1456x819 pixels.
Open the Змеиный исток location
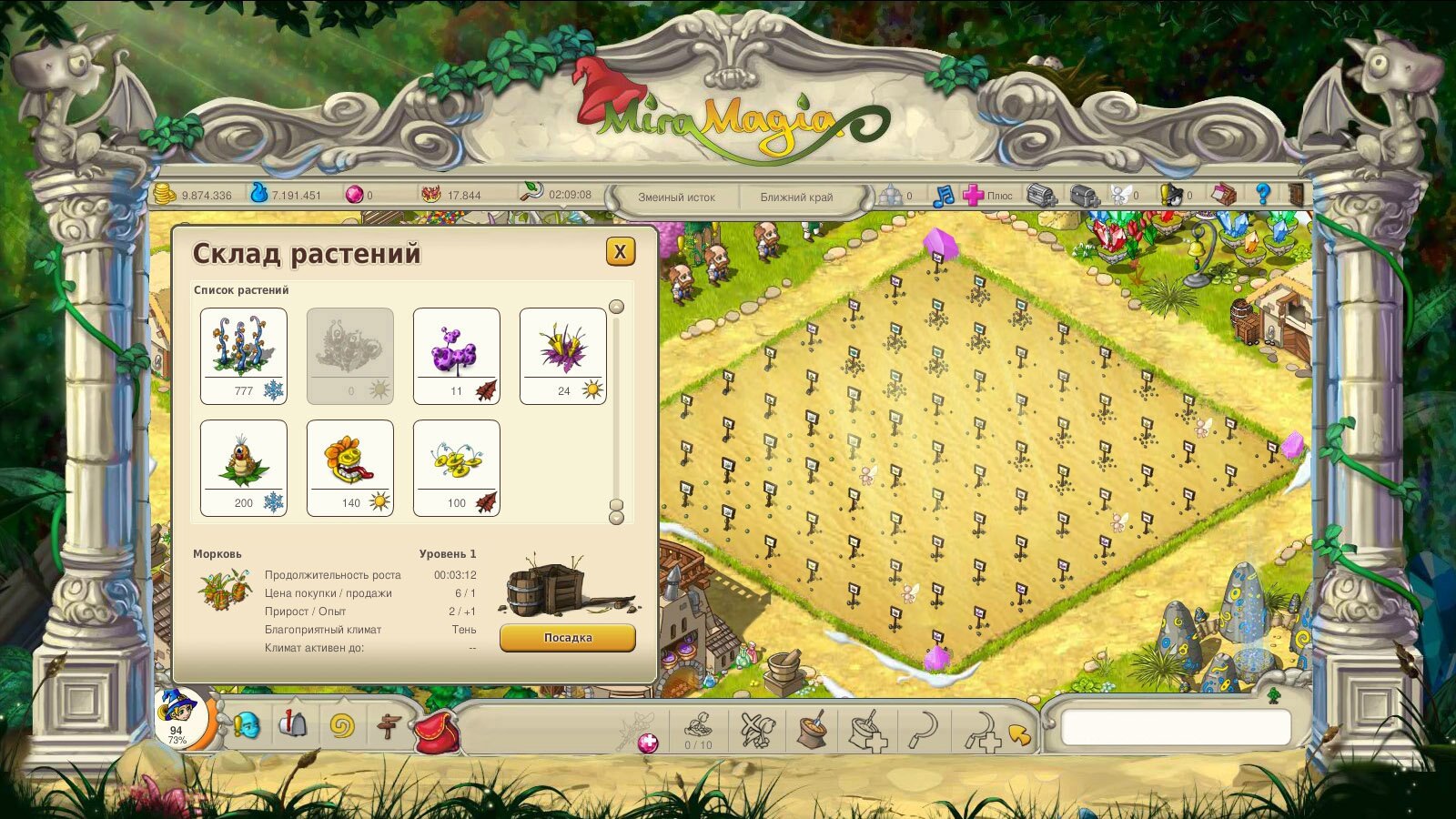(x=676, y=197)
